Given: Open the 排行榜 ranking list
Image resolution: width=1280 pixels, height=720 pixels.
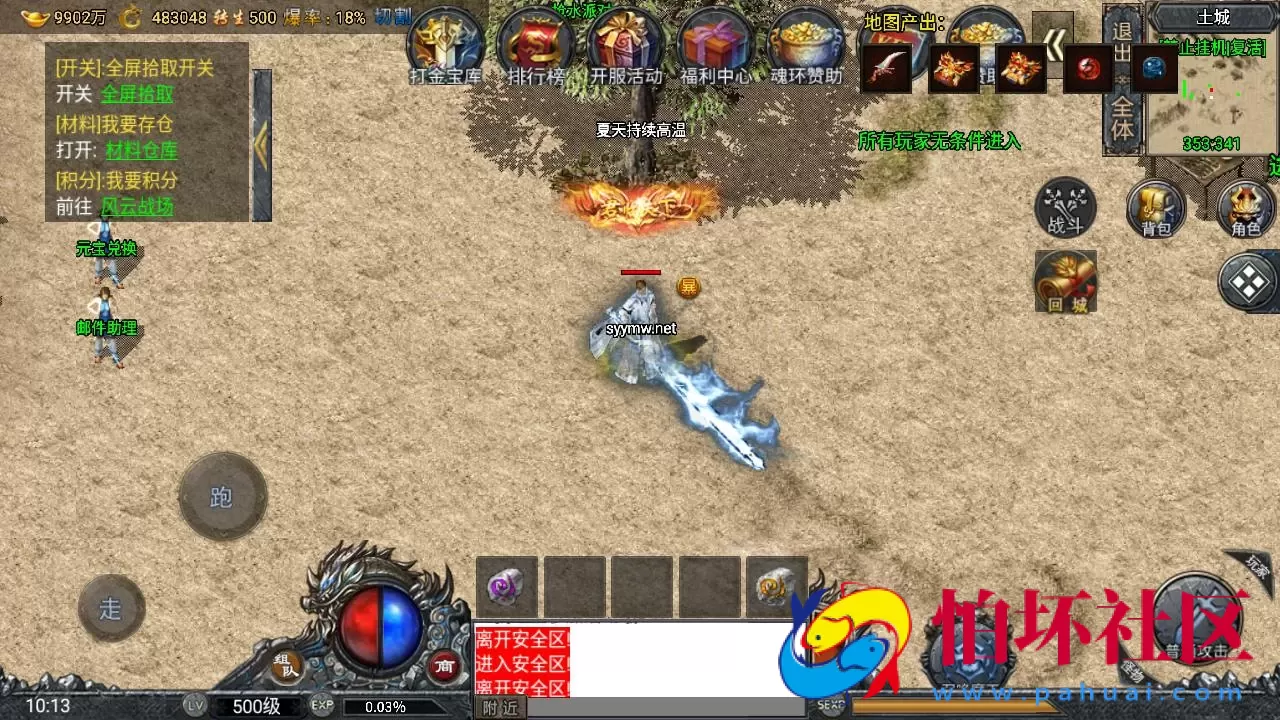Looking at the screenshot, I should [535, 45].
